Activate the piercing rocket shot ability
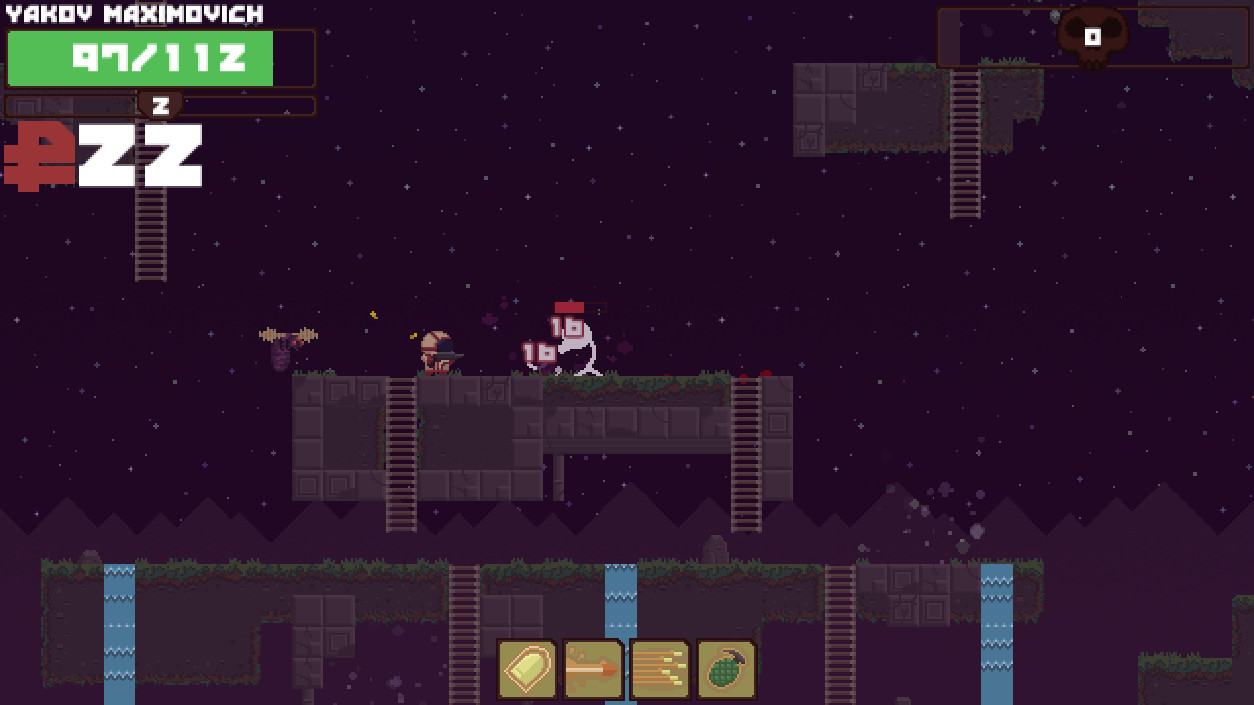This screenshot has width=1254, height=705. (x=593, y=669)
